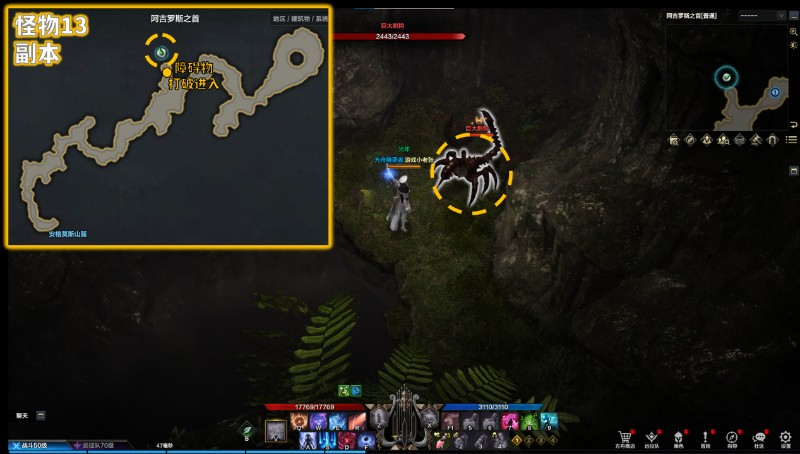Open the compass guide menu
800x454 pixels.
point(732,437)
